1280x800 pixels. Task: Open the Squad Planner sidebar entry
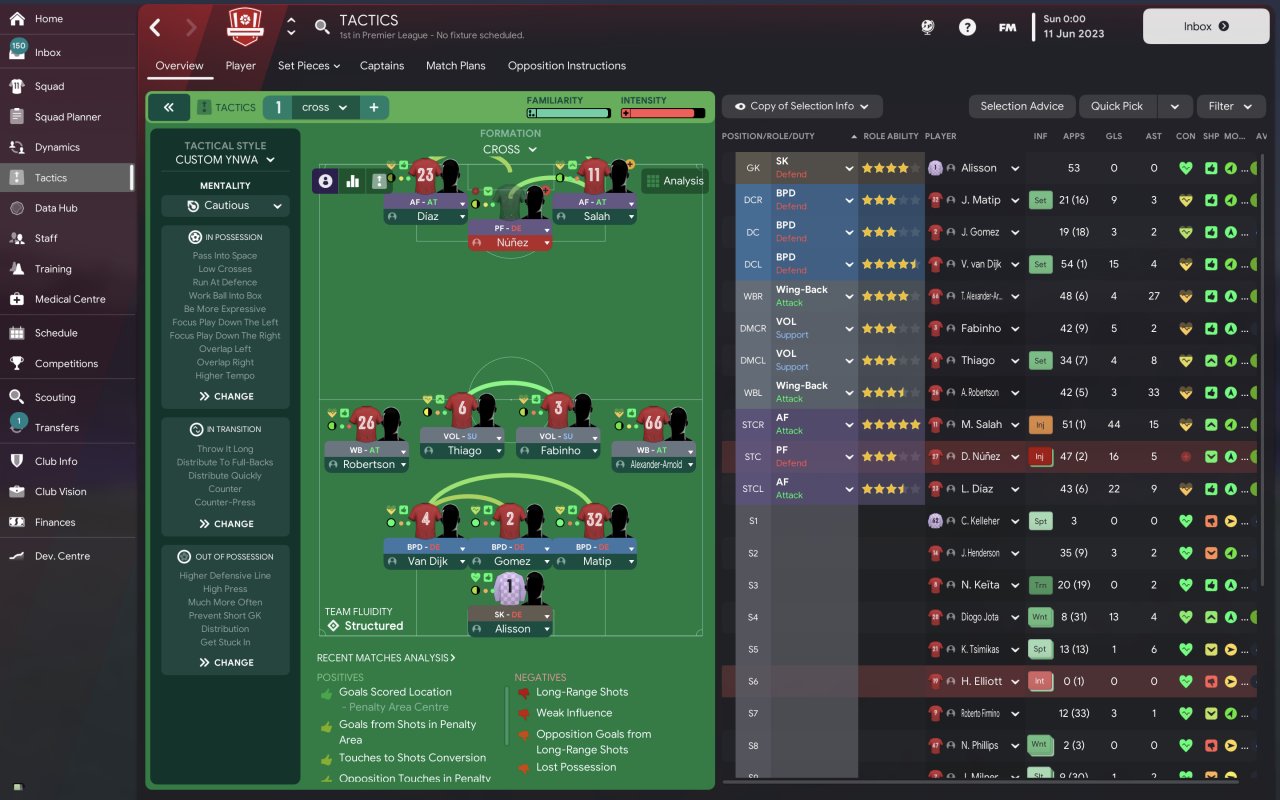tap(67, 117)
